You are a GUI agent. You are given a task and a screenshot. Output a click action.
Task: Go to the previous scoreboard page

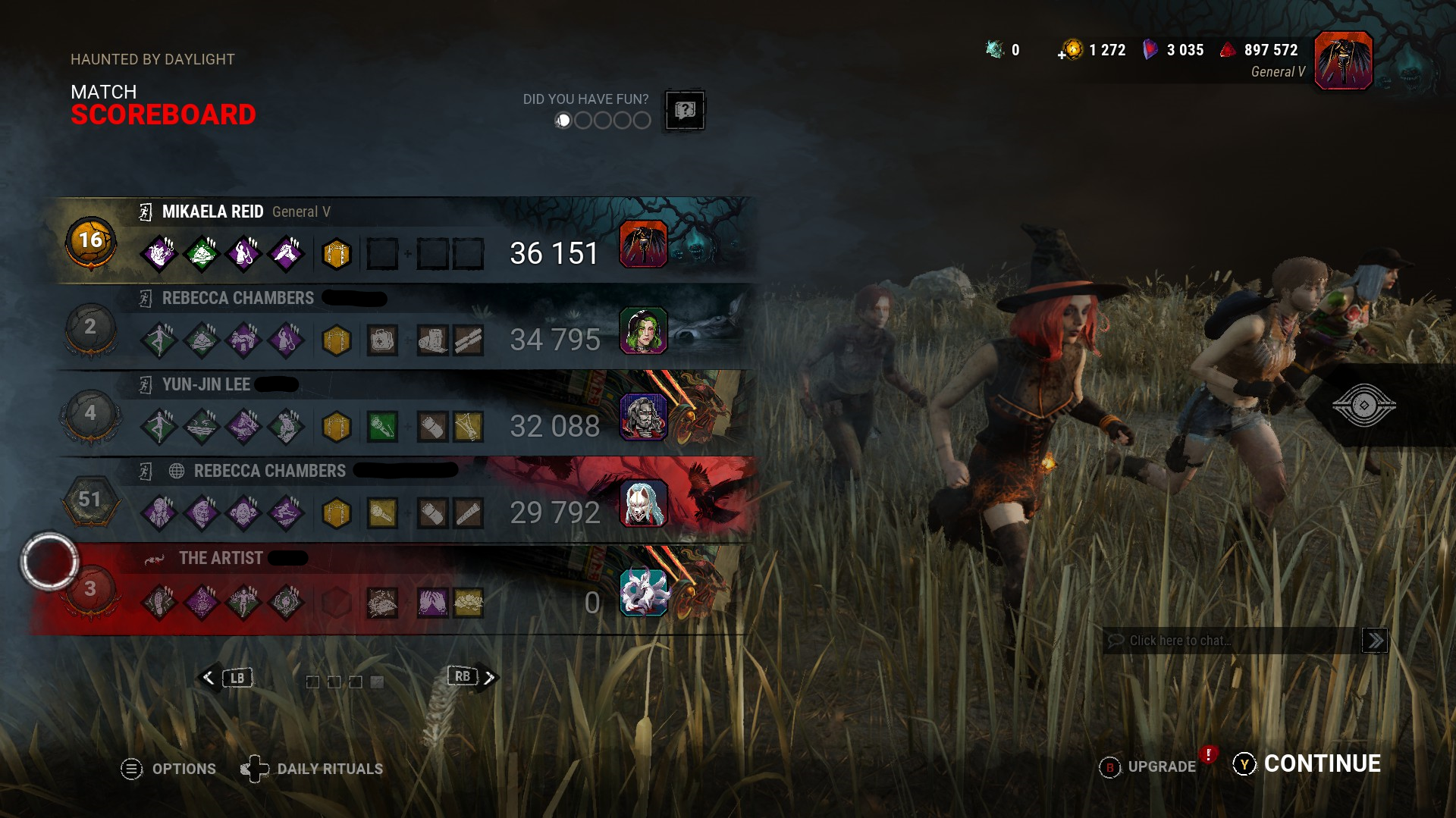point(225,678)
